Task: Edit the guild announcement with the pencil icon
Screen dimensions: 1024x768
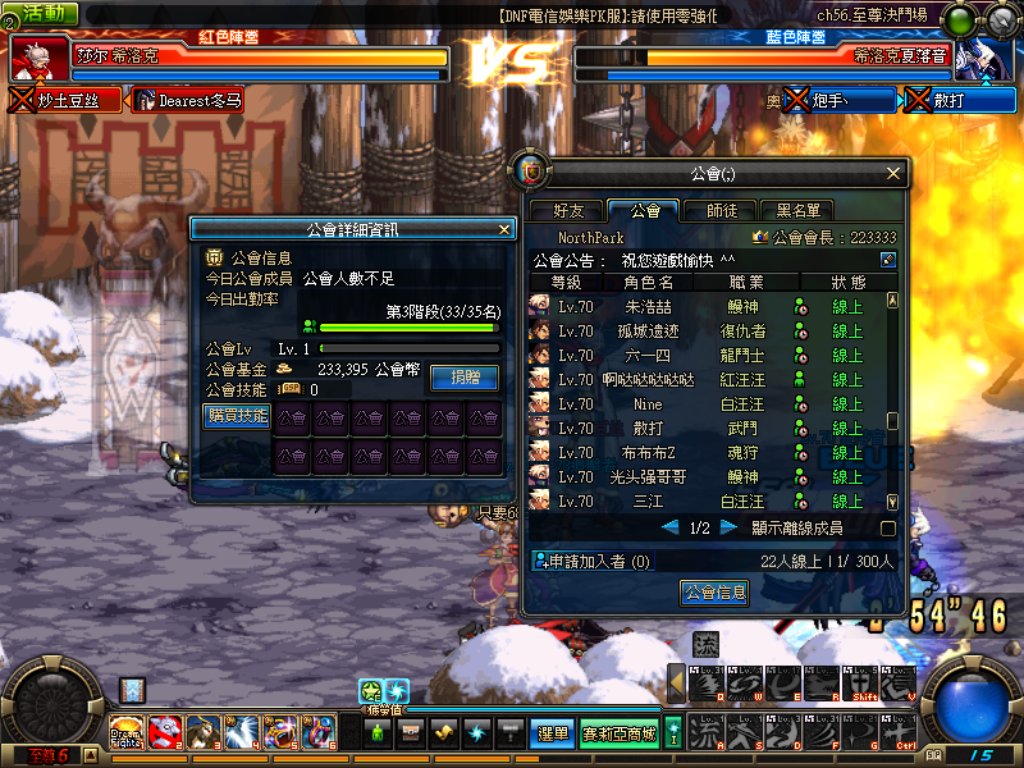Action: 887,260
